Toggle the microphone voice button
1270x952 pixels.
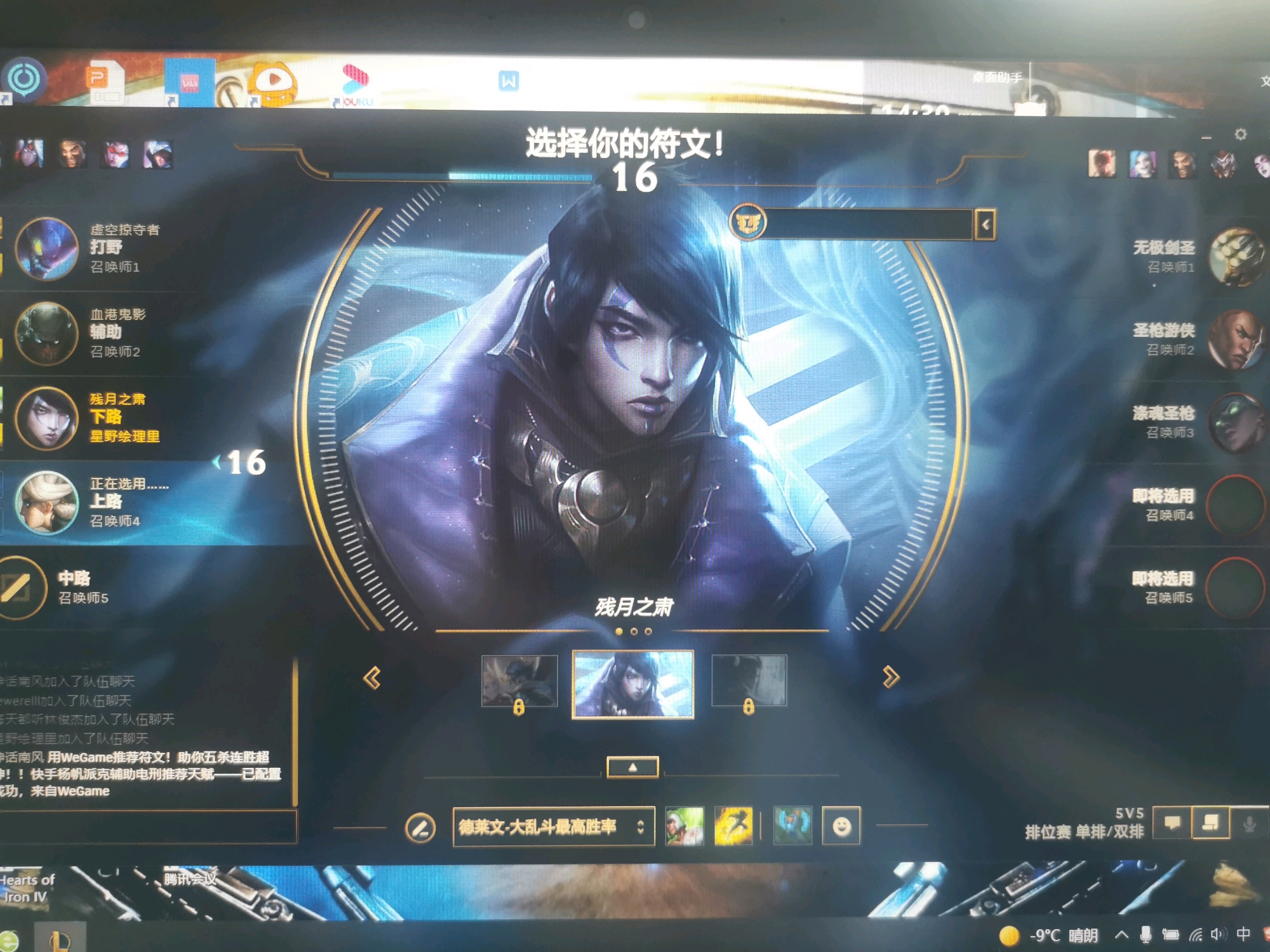(x=1248, y=824)
